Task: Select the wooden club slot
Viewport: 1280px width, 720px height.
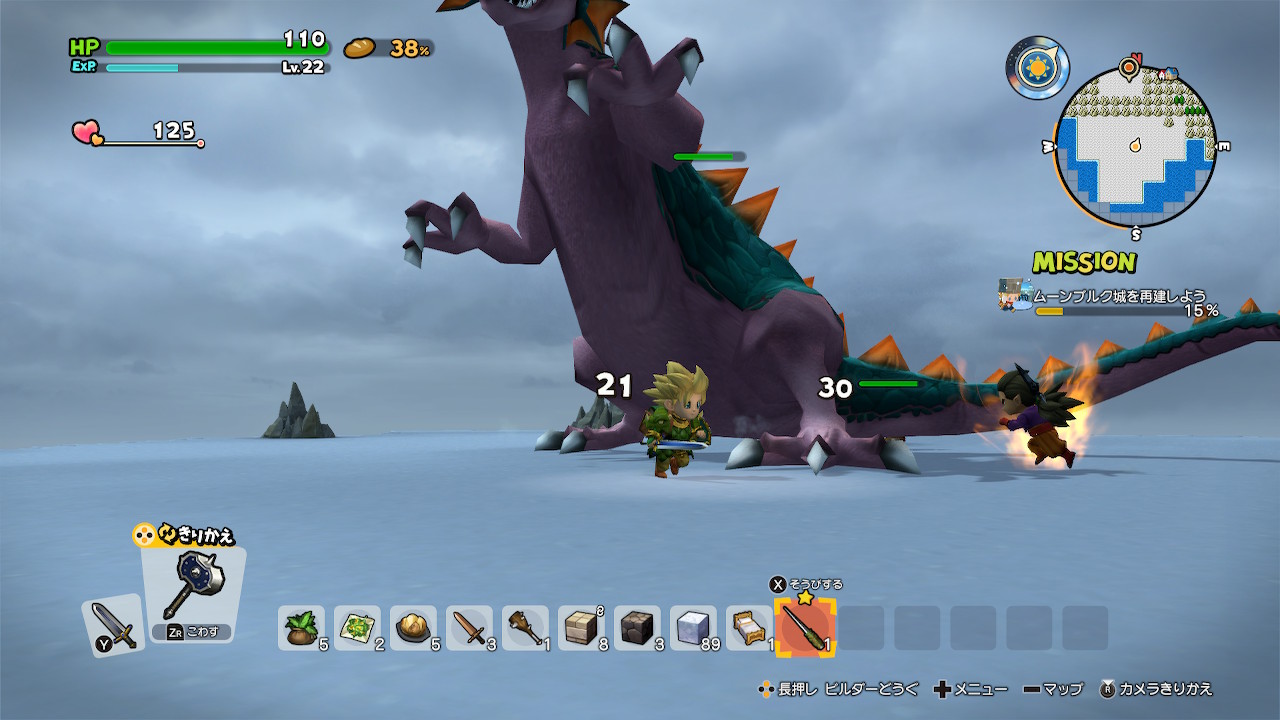Action: tap(525, 628)
